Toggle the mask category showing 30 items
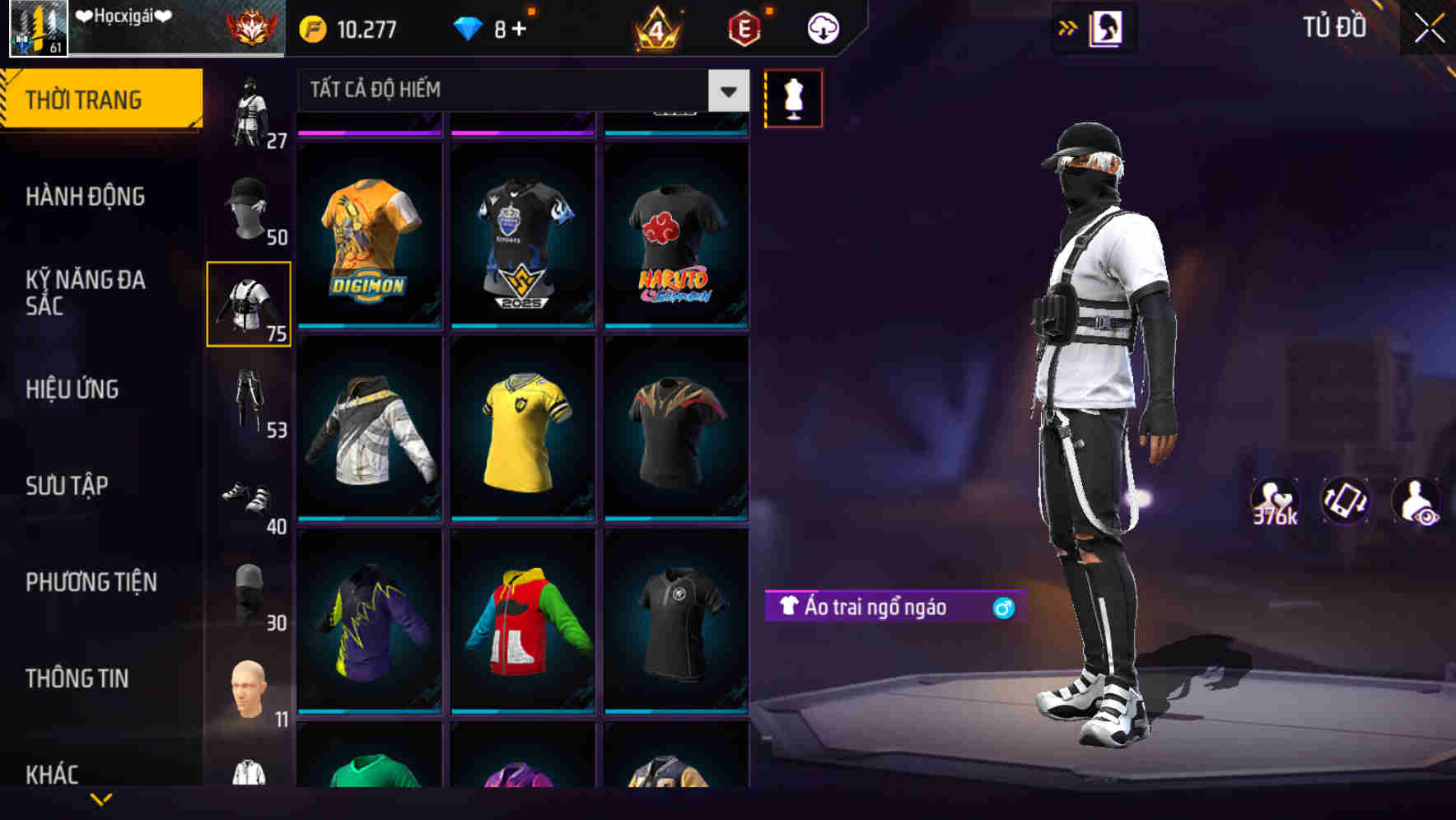Screen dimensions: 1456x820 tap(249, 589)
